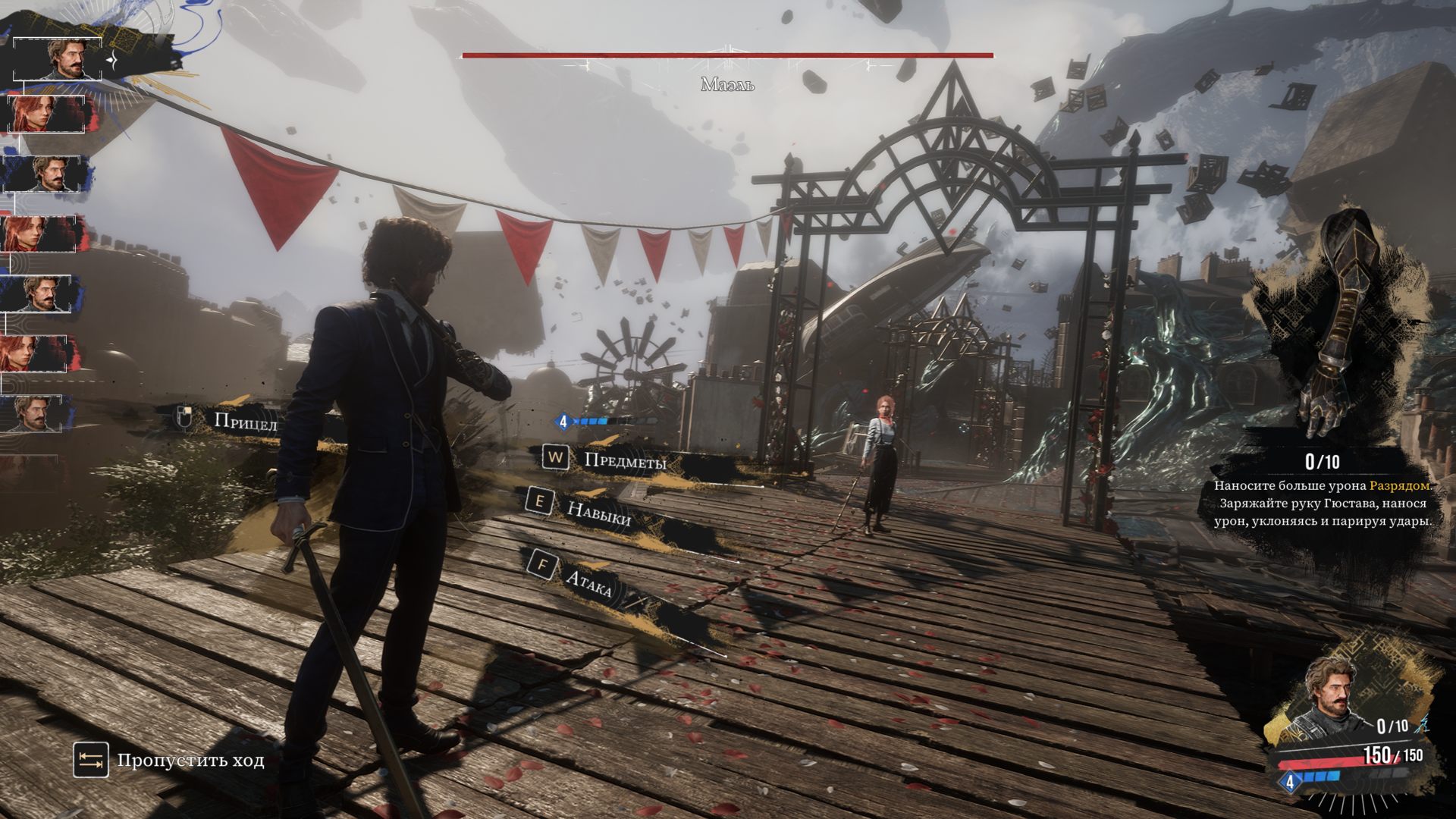Select the Атака (Attack) command
Screen dimensions: 1456x819
coord(587,582)
